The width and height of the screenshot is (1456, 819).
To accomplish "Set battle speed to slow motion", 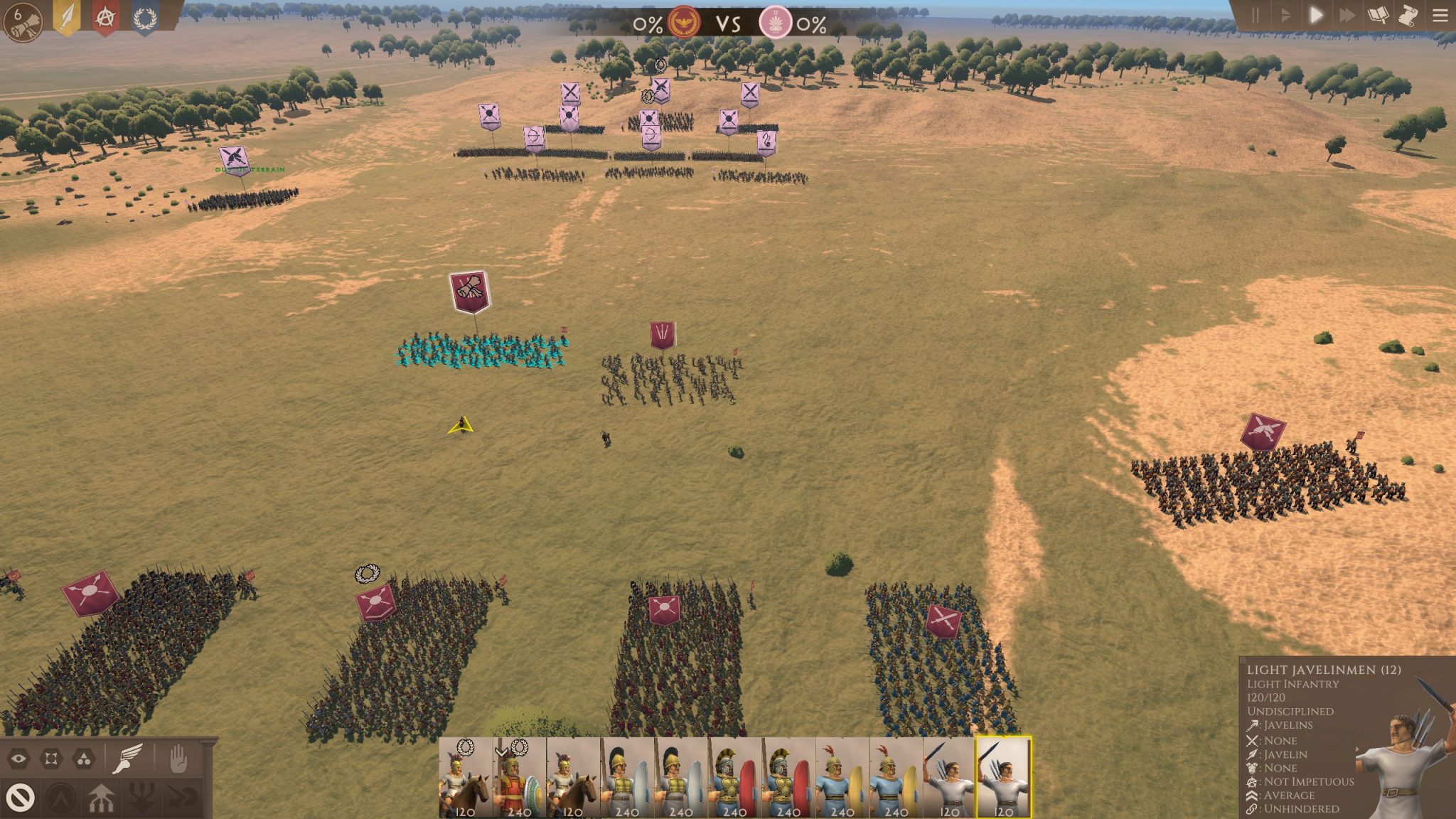I will pos(1285,15).
